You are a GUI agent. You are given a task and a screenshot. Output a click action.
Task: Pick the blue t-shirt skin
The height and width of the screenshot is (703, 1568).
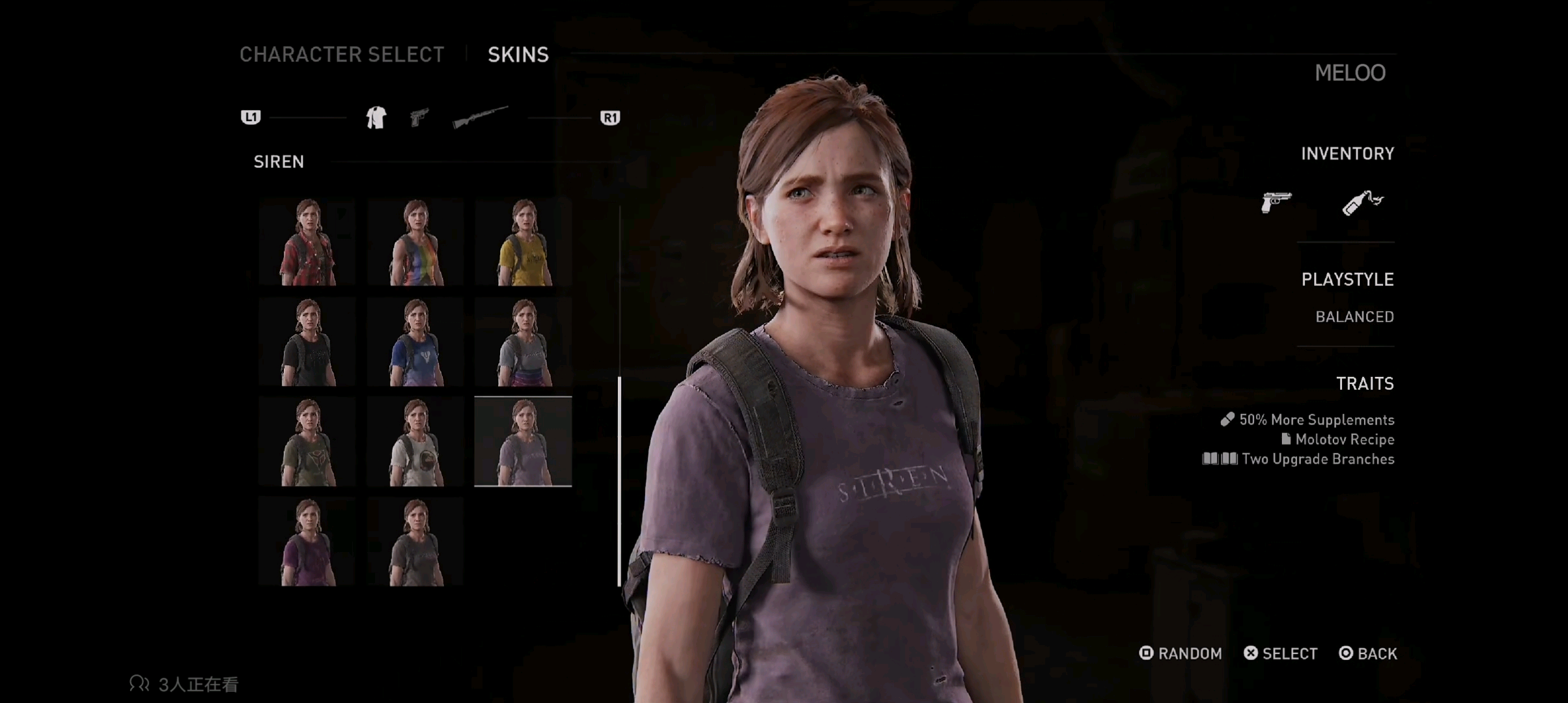point(415,342)
